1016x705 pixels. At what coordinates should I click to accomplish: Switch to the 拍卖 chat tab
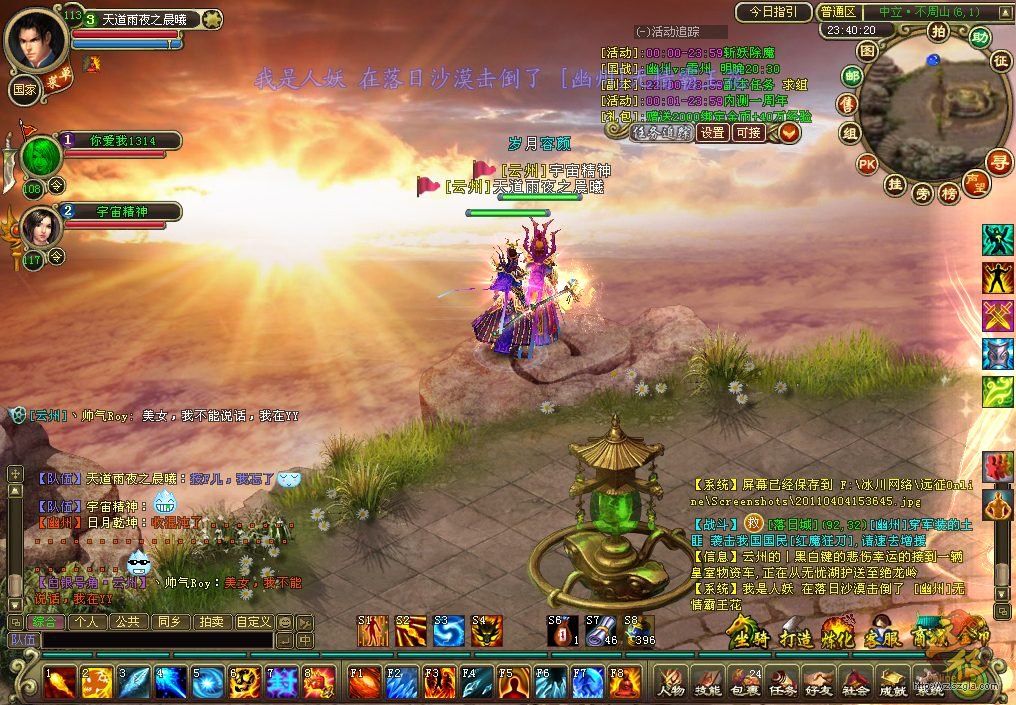point(210,622)
